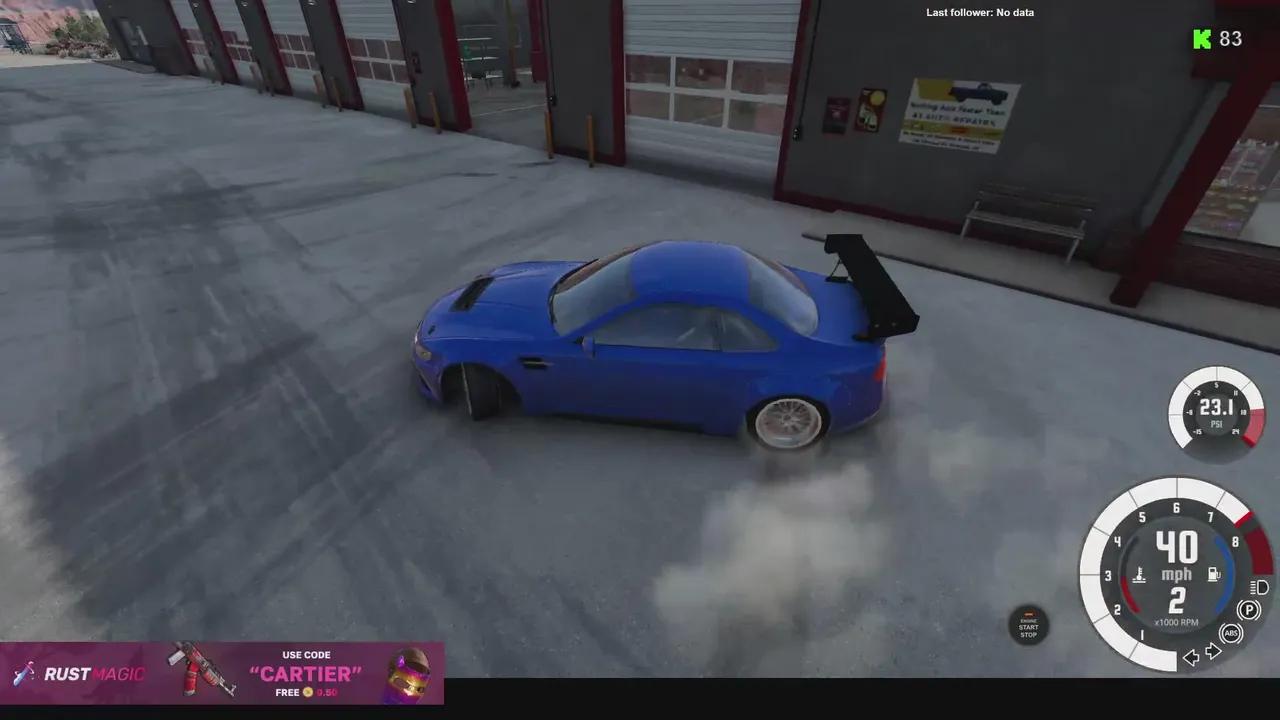Click the FREE 0.50 coin offer
Screen dimensions: 1280x720
306,692
